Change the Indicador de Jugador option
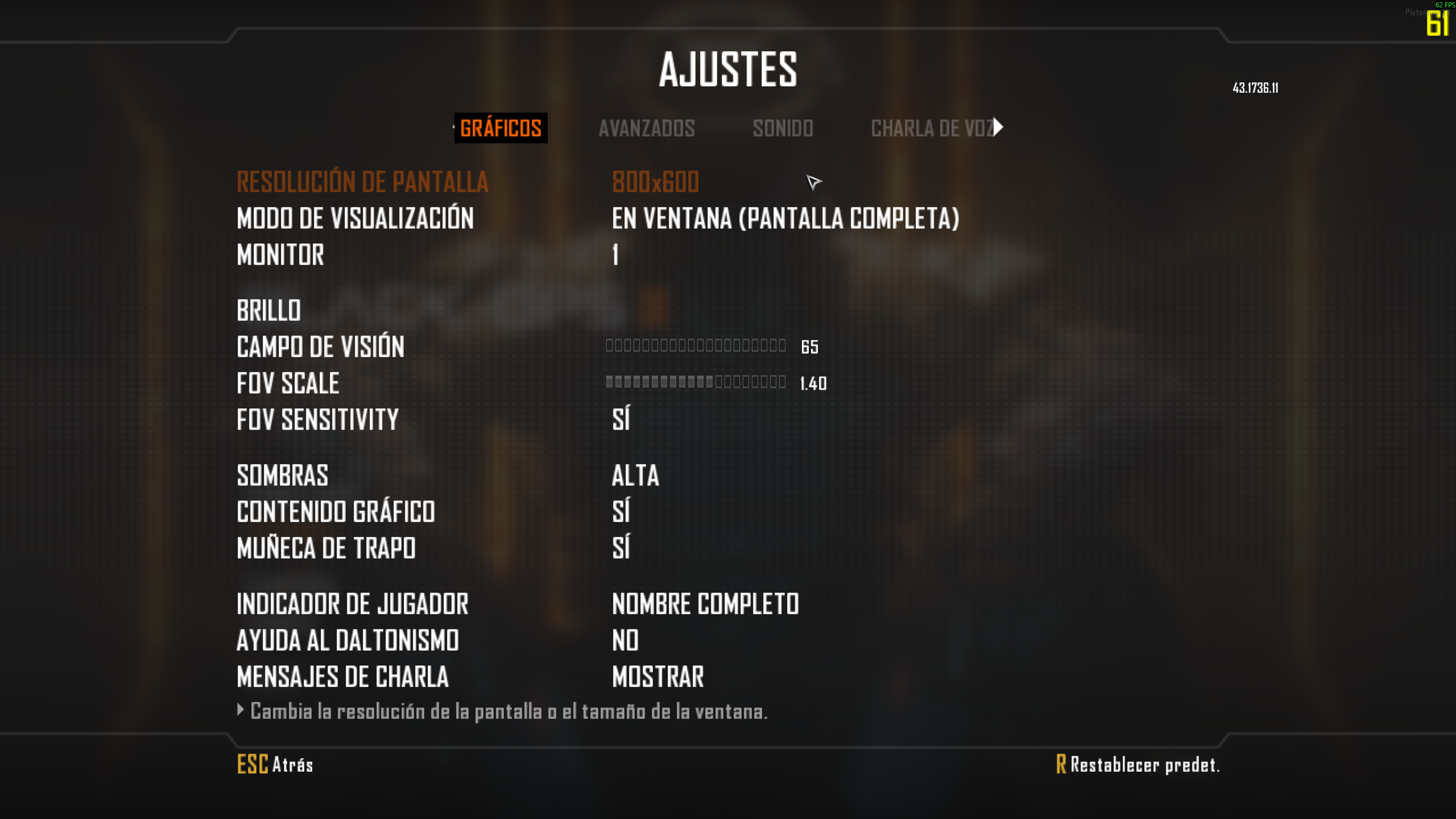Image resolution: width=1456 pixels, height=819 pixels. coord(705,604)
